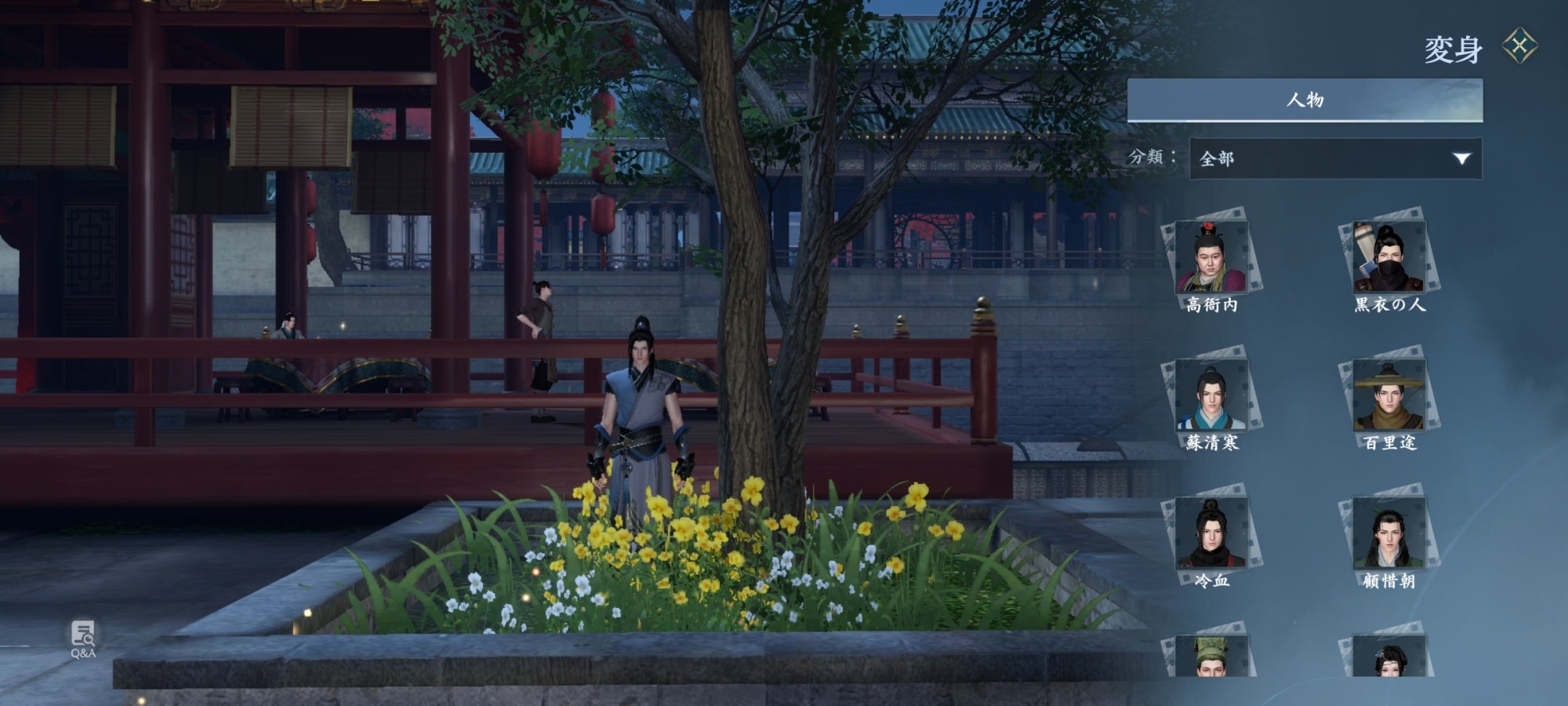This screenshot has width=1568, height=706.
Task: Open the Q&A help icon
Action: (83, 638)
